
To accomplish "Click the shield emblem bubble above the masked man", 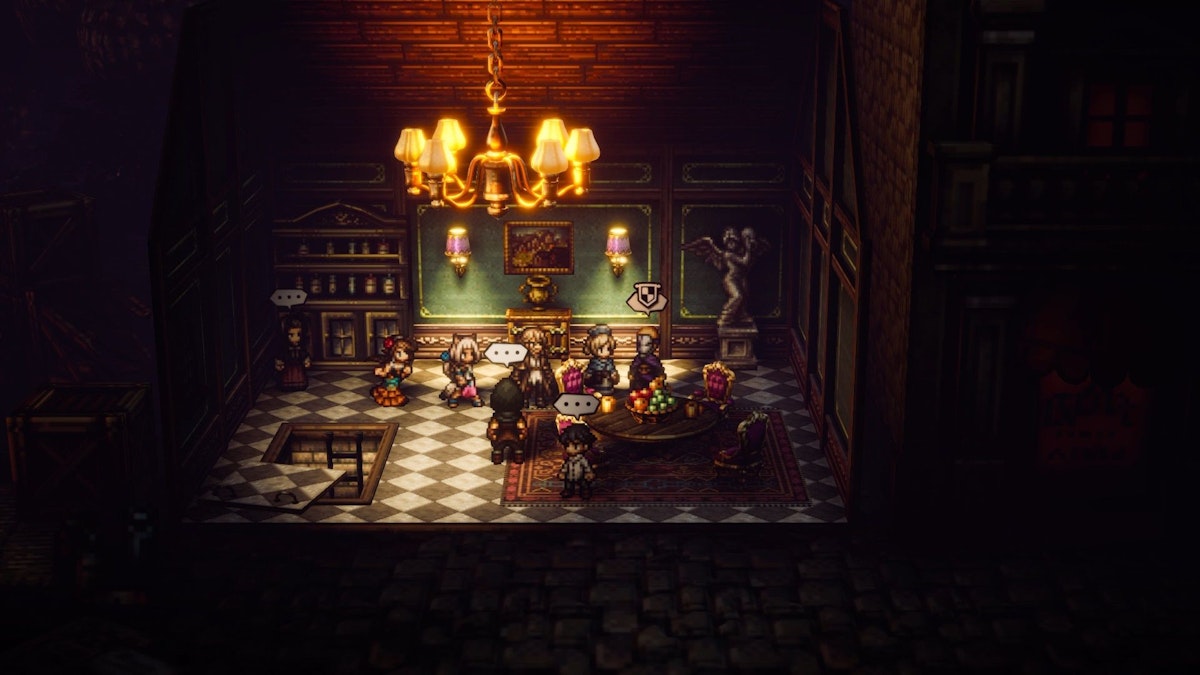I will point(644,297).
